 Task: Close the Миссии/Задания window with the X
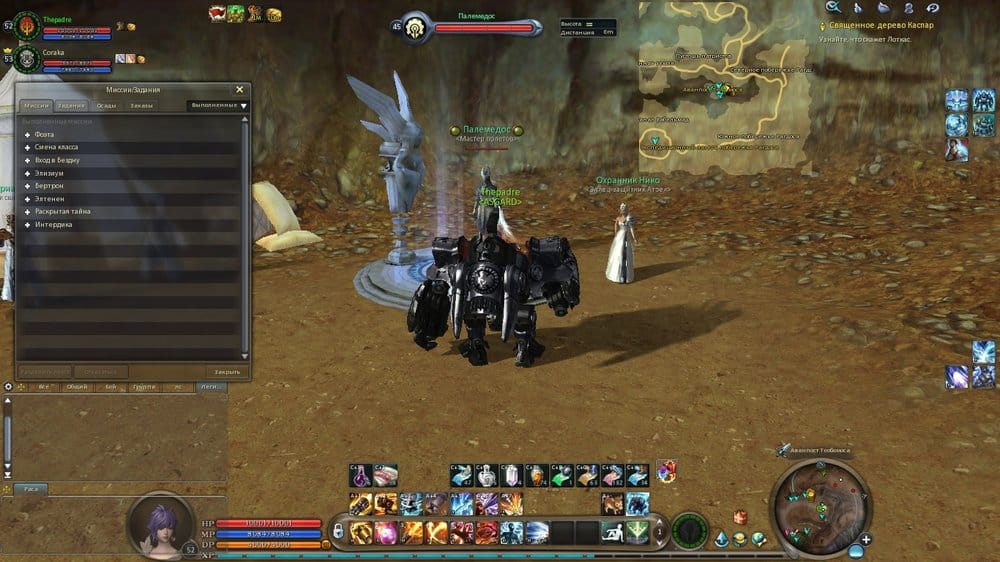239,89
